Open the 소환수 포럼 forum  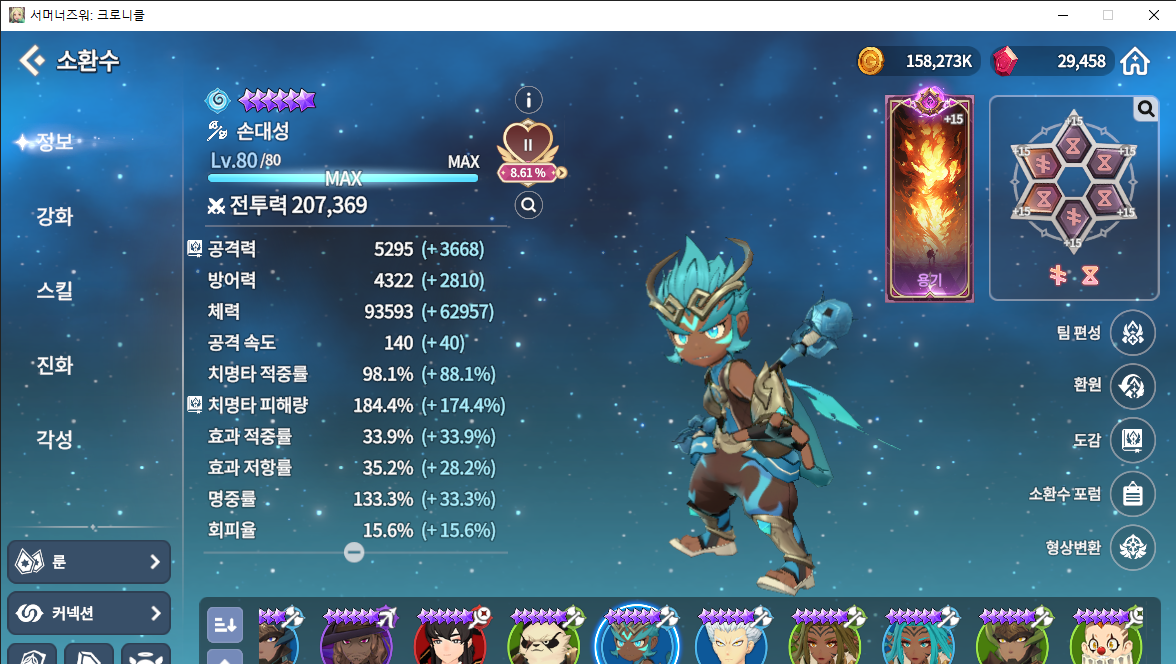tap(1132, 494)
